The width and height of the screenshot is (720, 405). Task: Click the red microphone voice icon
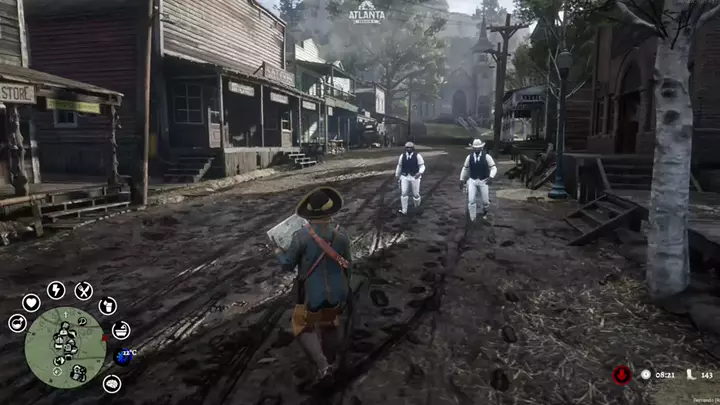[621, 375]
